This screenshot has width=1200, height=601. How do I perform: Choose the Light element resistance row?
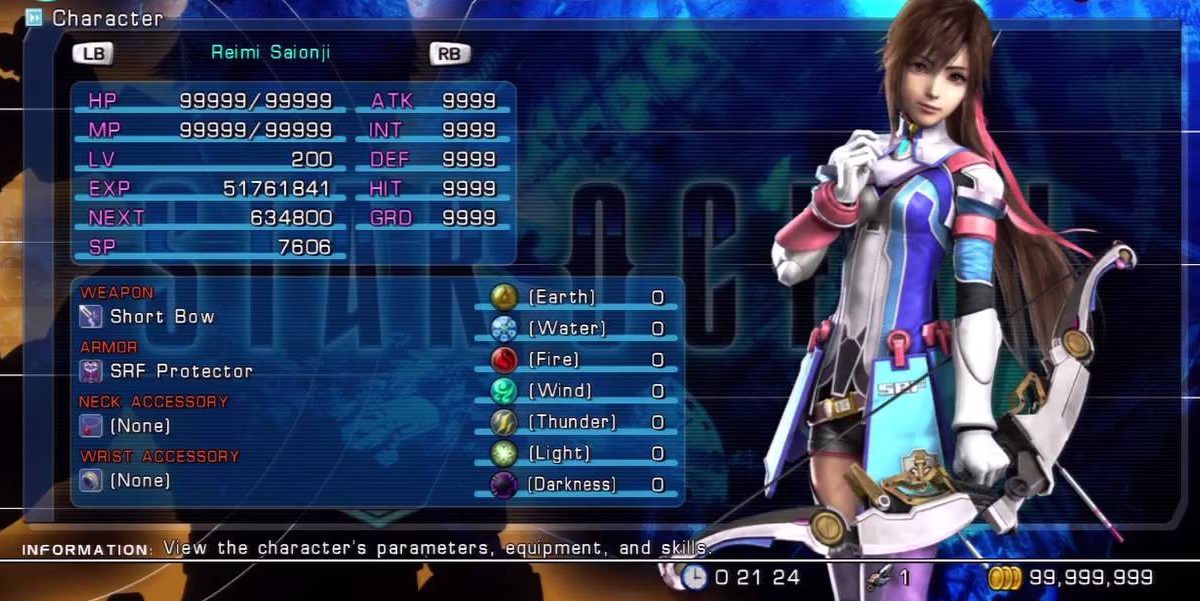(580, 453)
